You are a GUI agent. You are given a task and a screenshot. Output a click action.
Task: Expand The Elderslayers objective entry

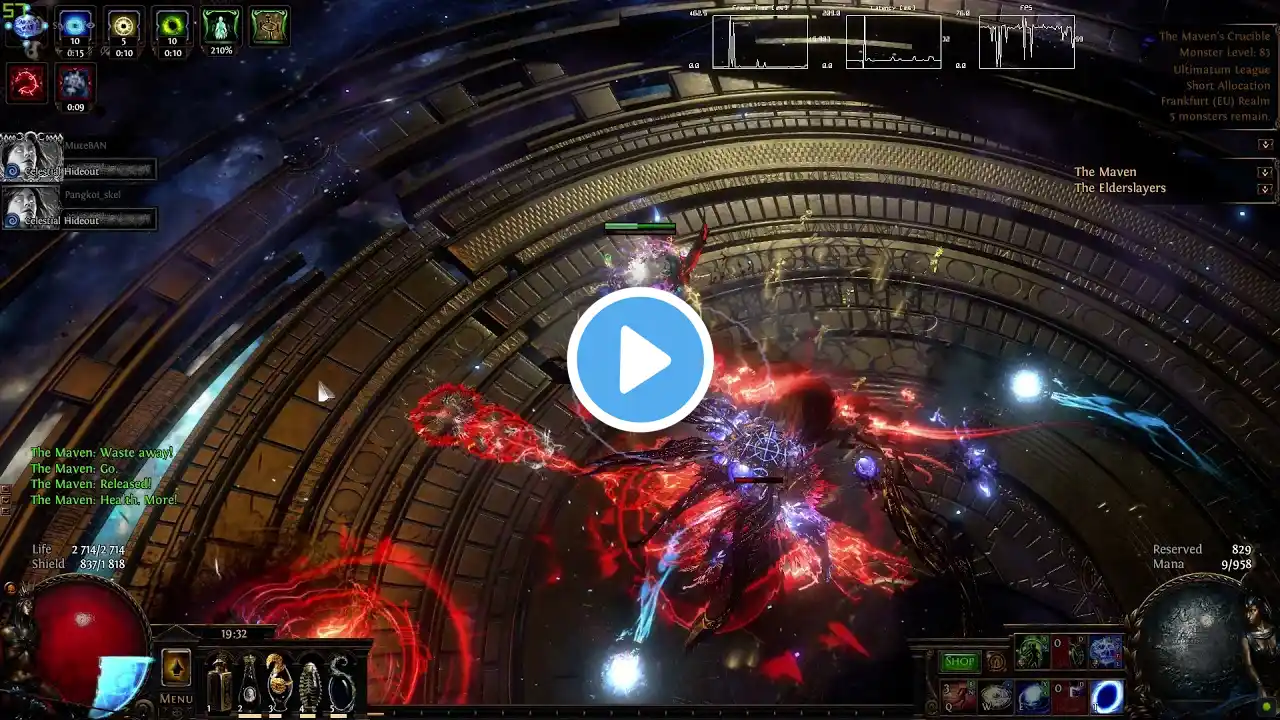point(1265,188)
